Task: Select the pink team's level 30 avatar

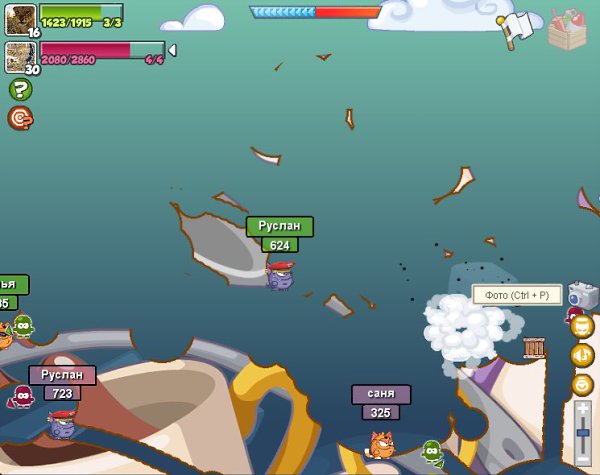Action: coord(20,56)
